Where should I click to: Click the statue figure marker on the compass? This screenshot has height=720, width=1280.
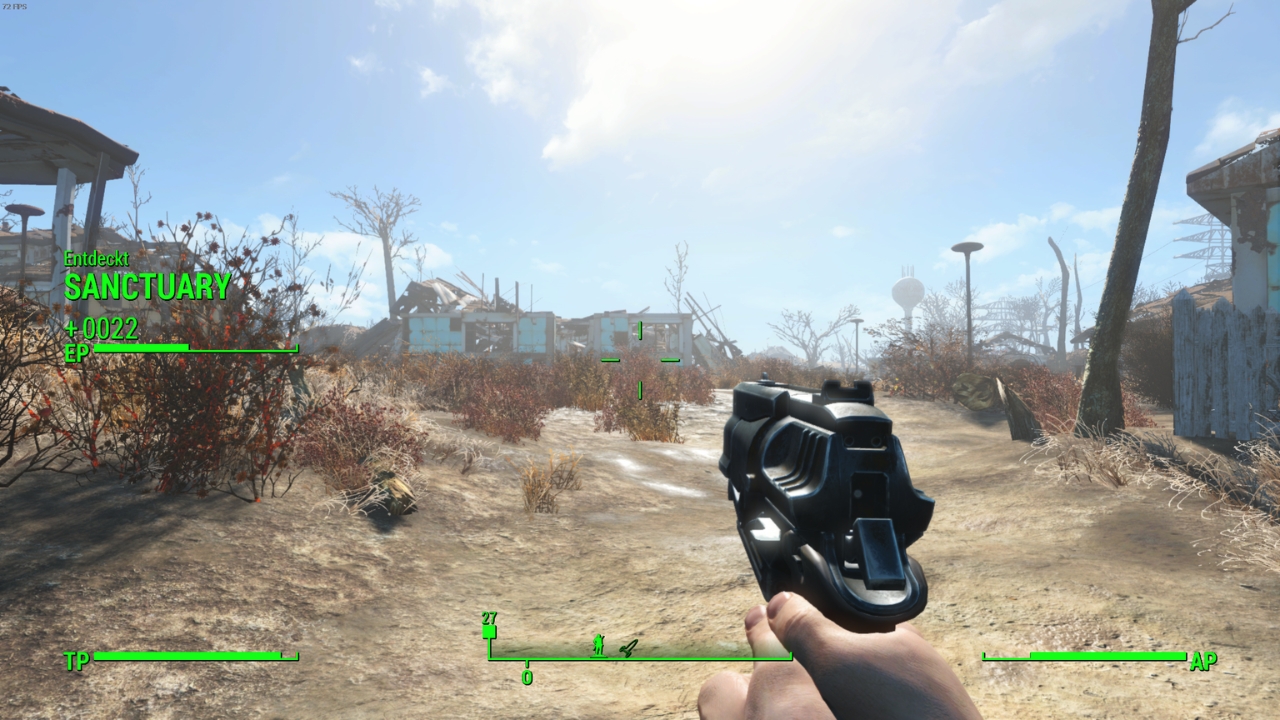coord(598,645)
